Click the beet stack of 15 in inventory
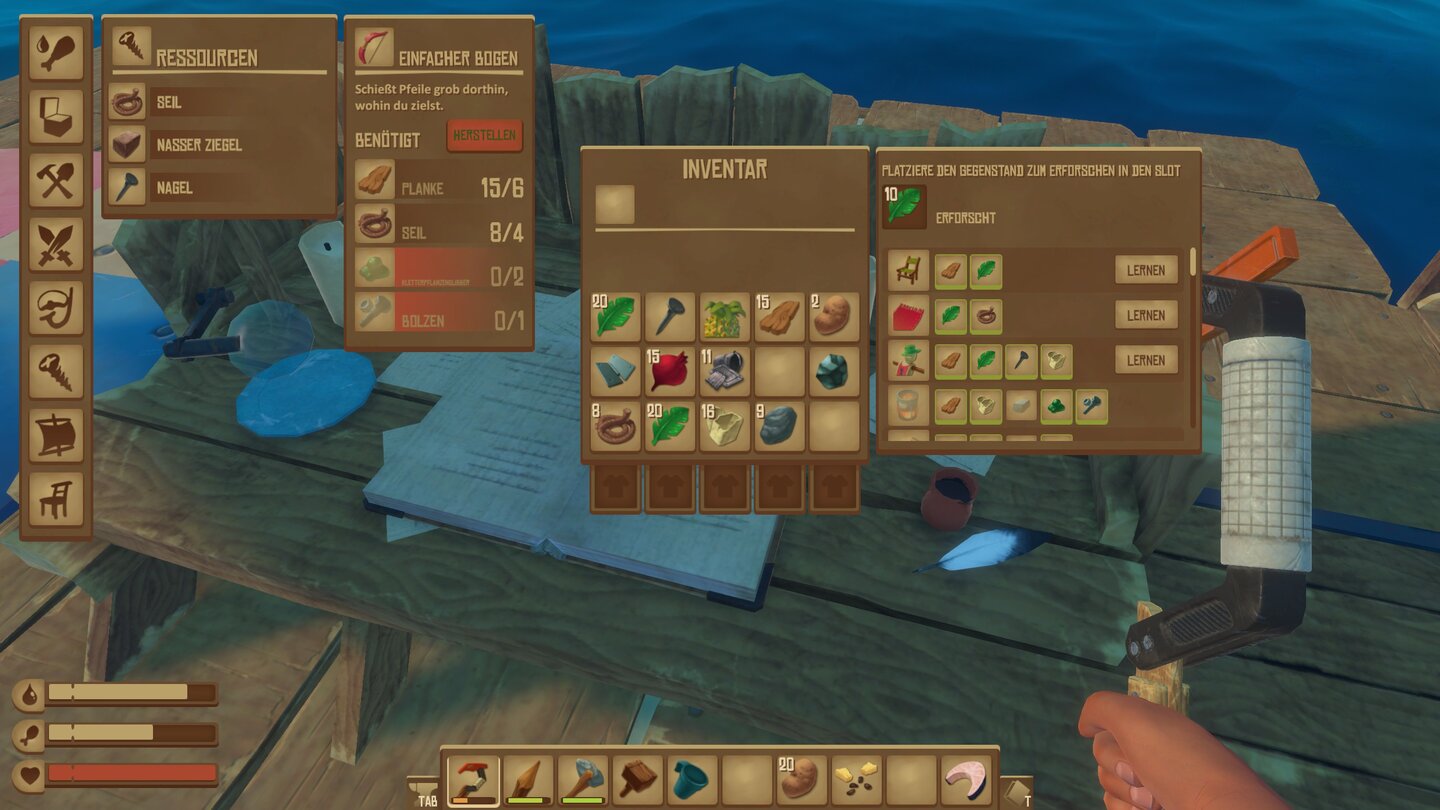Viewport: 1440px width, 810px height. 668,369
